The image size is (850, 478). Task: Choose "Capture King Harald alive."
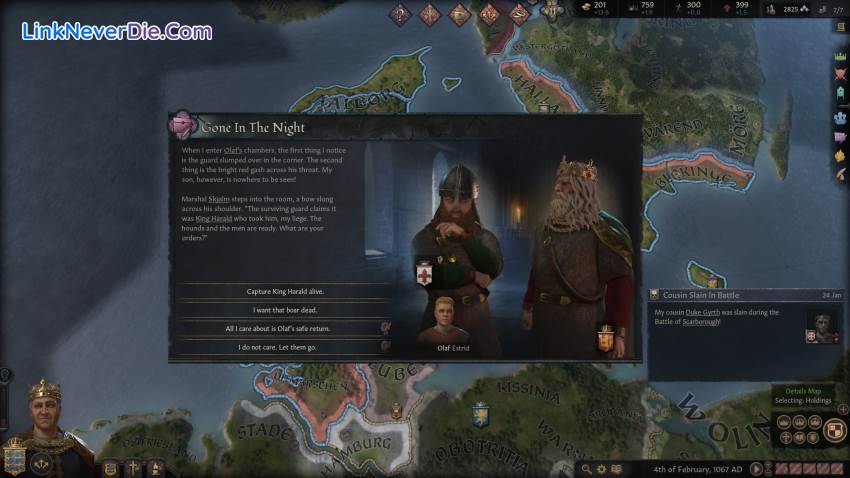[285, 291]
